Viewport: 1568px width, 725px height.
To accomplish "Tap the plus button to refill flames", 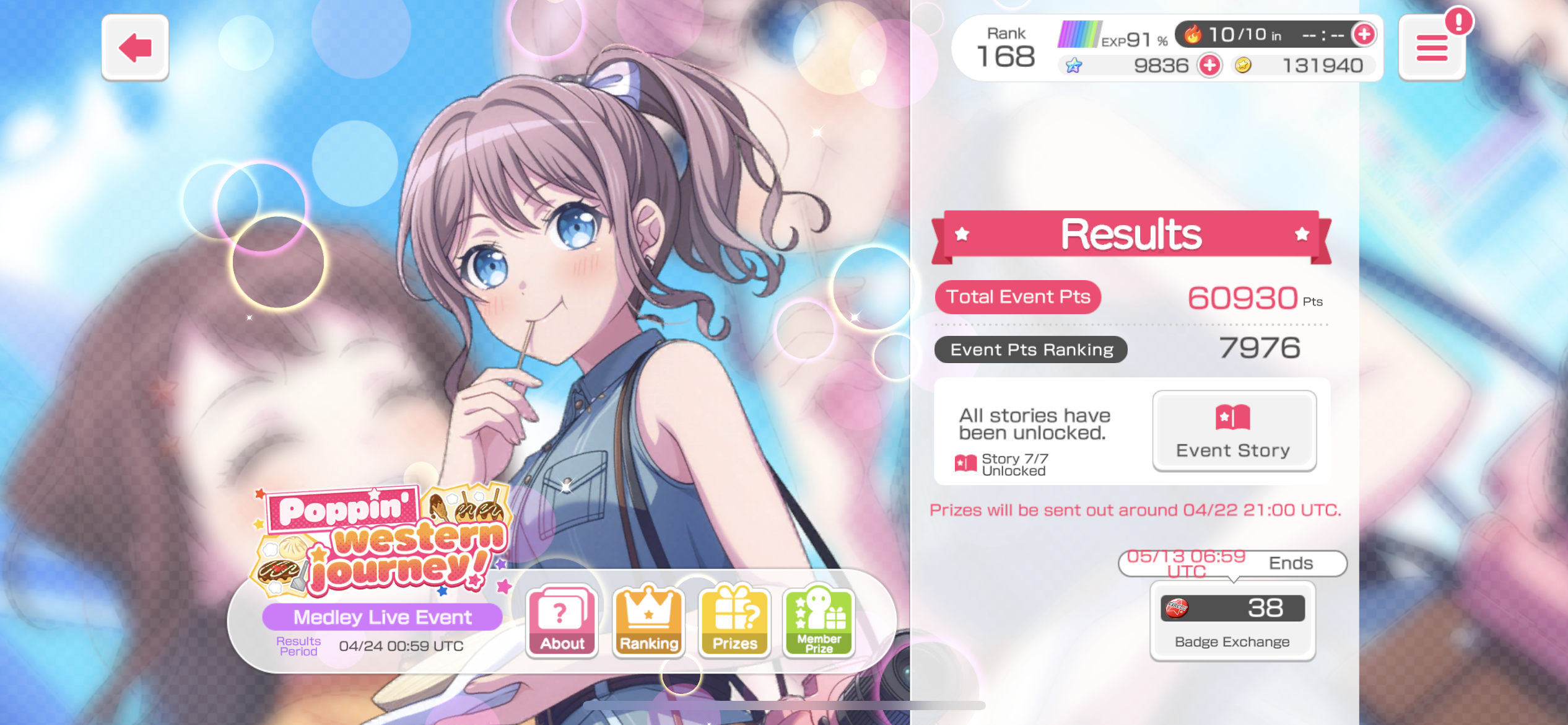I will [1364, 35].
